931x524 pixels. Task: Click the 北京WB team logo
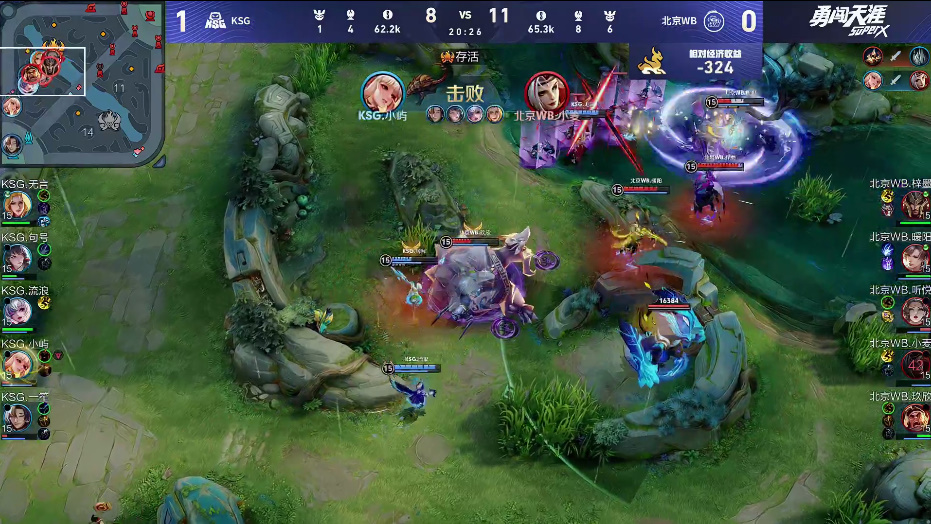click(714, 20)
